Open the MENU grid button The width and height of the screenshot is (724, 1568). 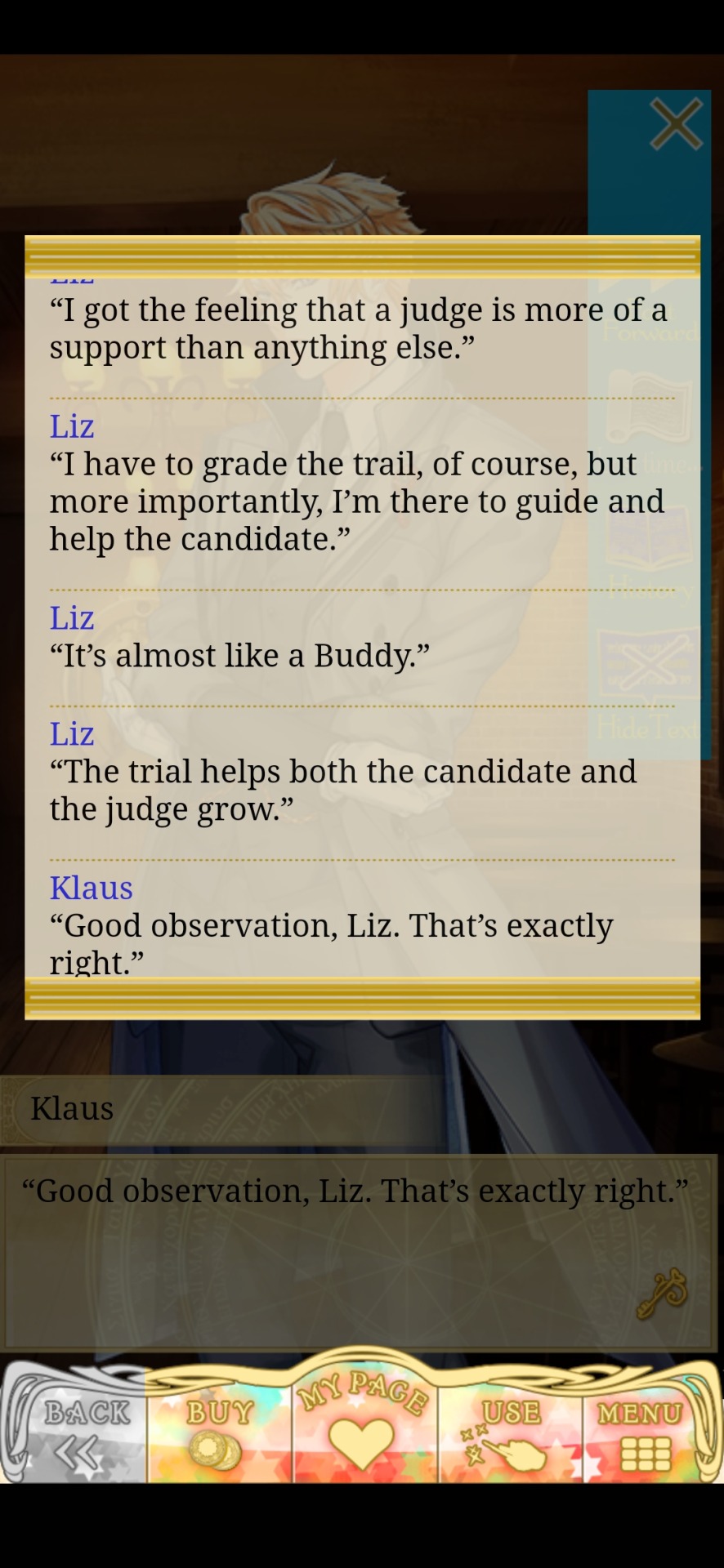tap(643, 1433)
